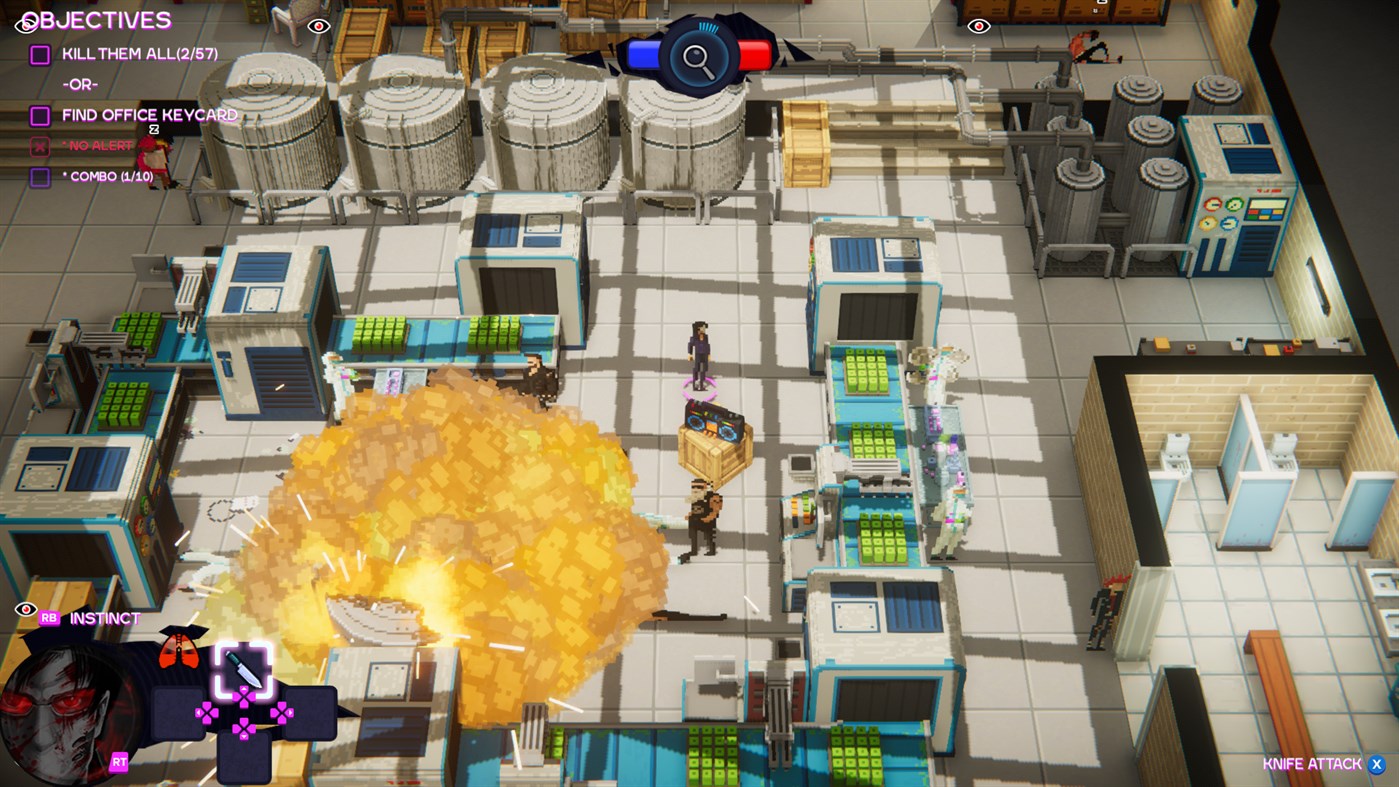Click the magnifying glass detection icon
This screenshot has height=787, width=1399.
pos(700,57)
